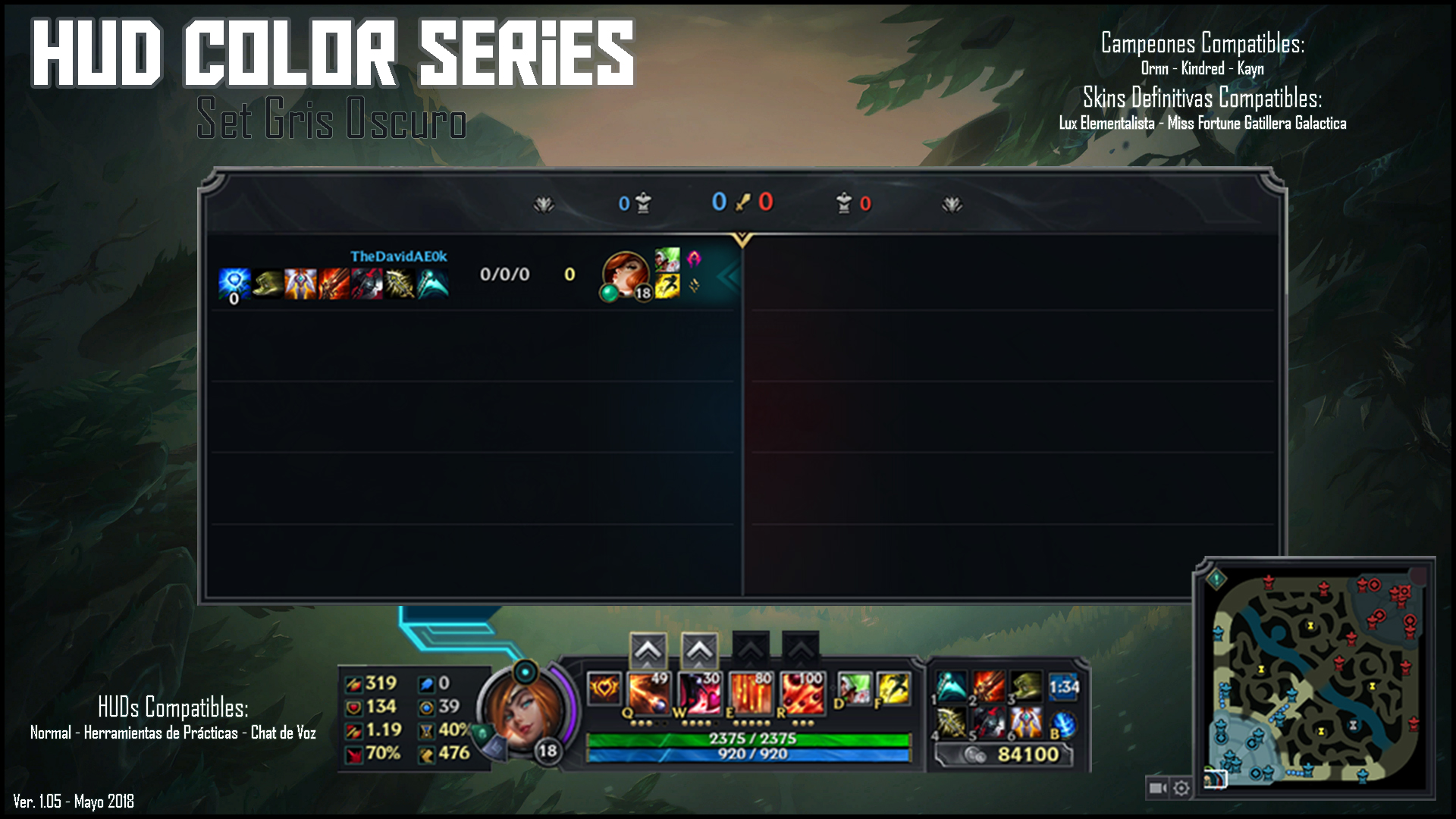Open the settings gear near the minimap

(1181, 789)
